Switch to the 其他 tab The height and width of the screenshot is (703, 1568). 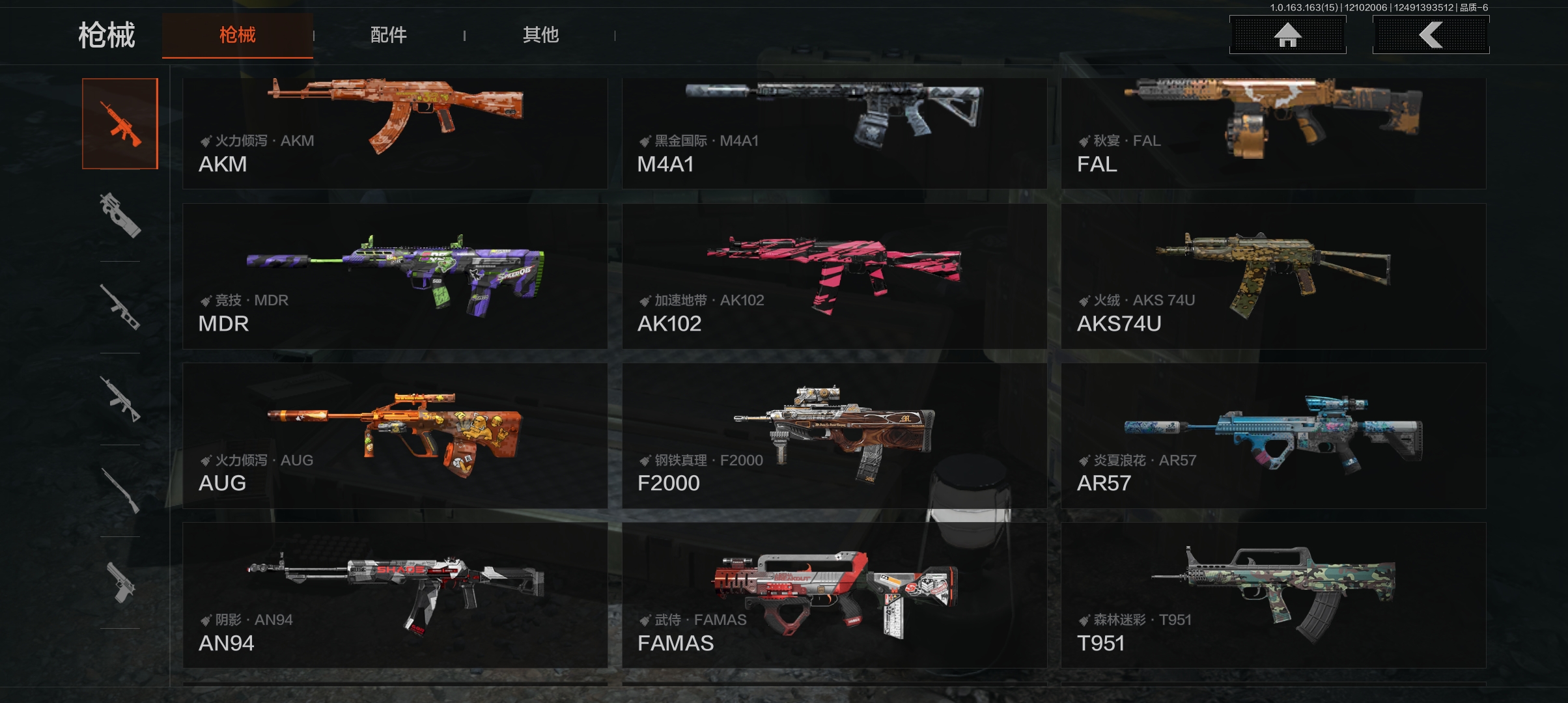[x=540, y=35]
